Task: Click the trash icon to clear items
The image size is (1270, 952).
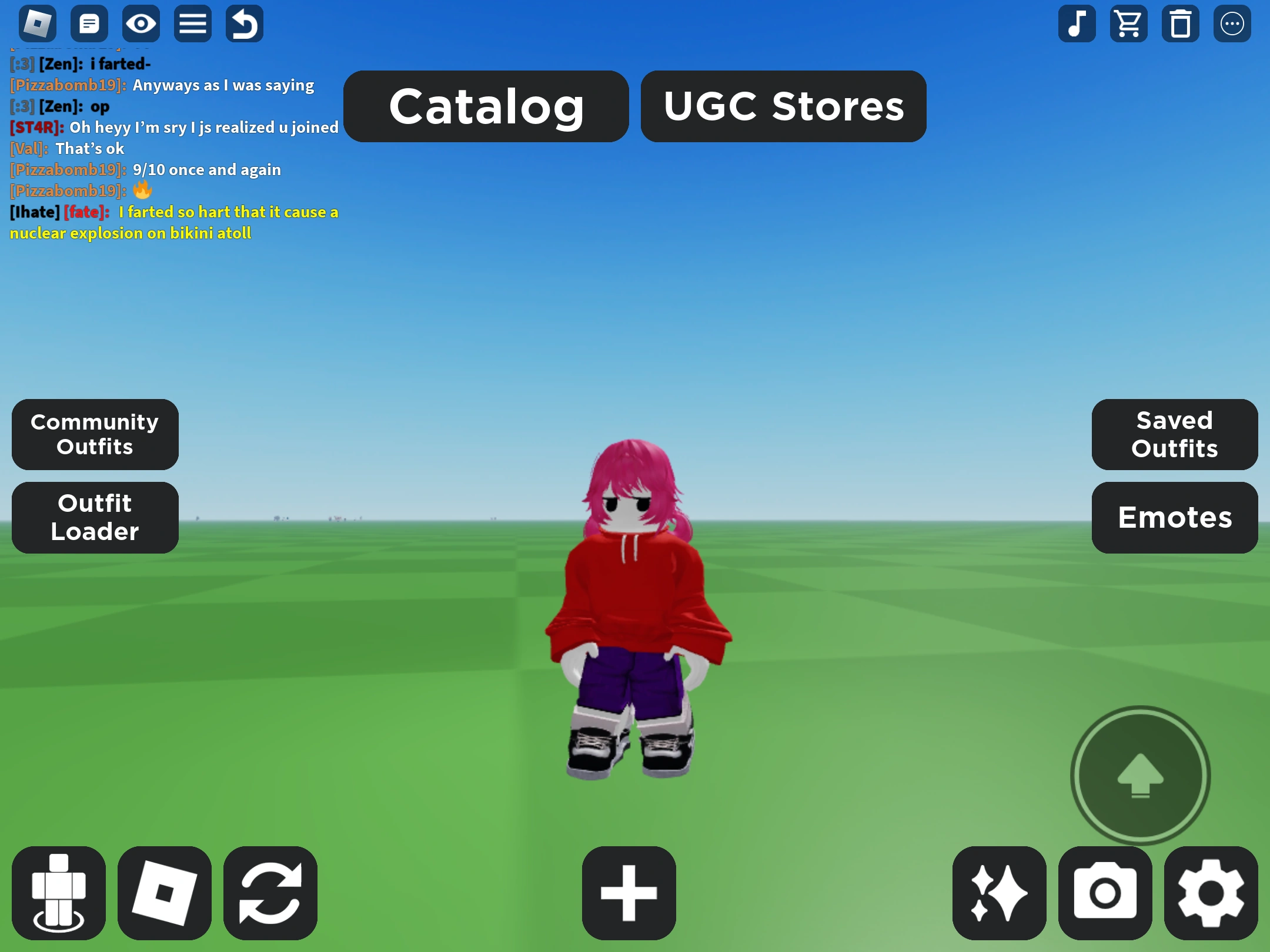Action: 1181,24
